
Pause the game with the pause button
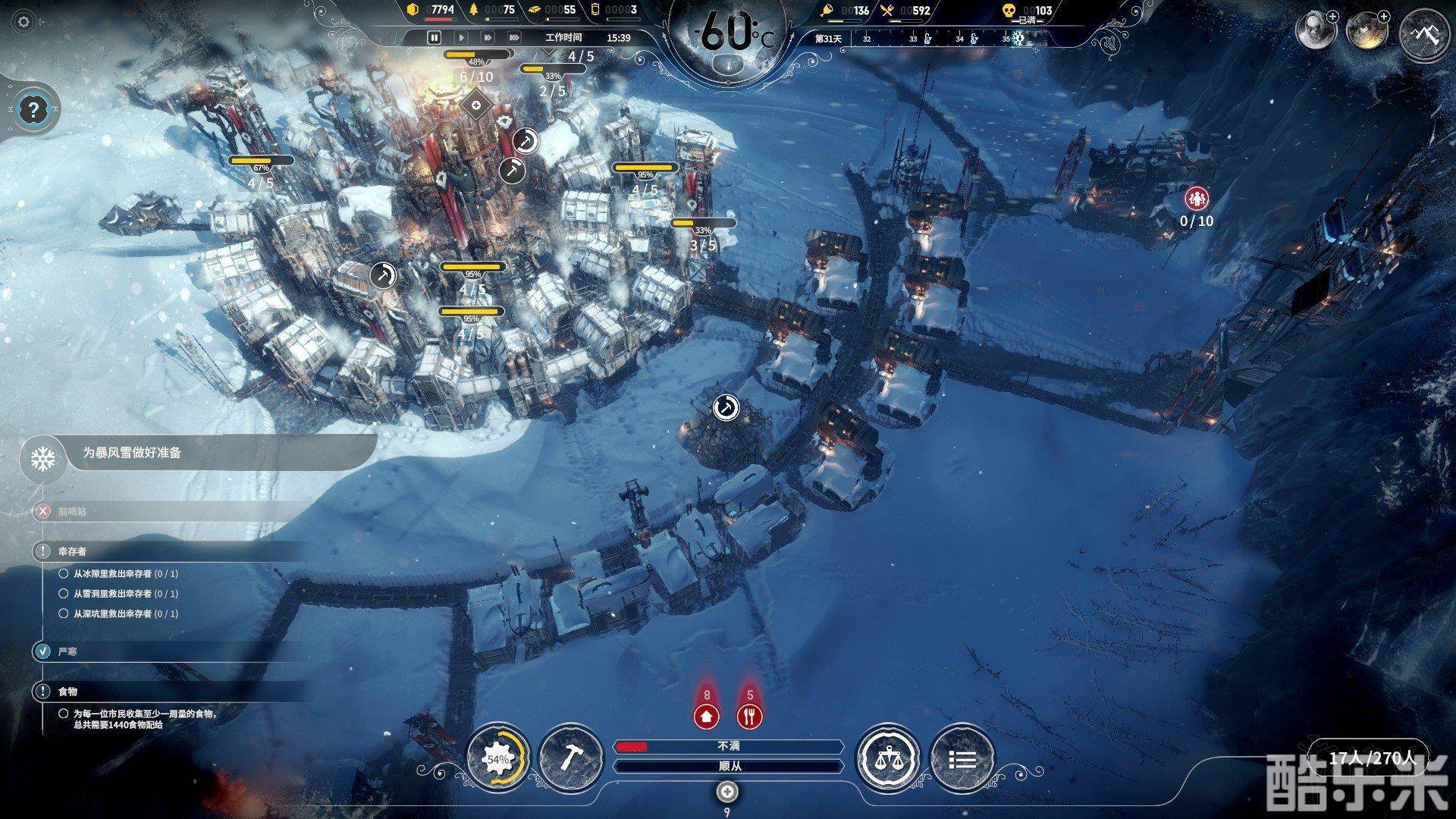[x=435, y=37]
